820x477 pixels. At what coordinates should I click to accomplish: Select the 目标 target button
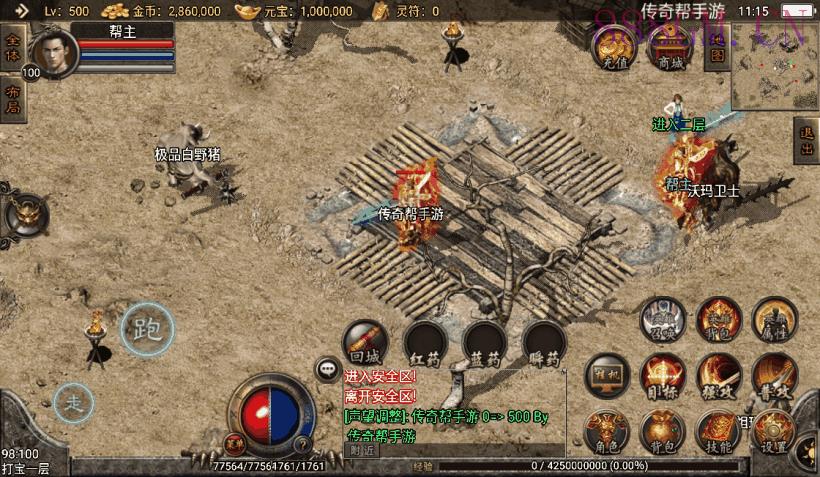pyautogui.click(x=662, y=374)
